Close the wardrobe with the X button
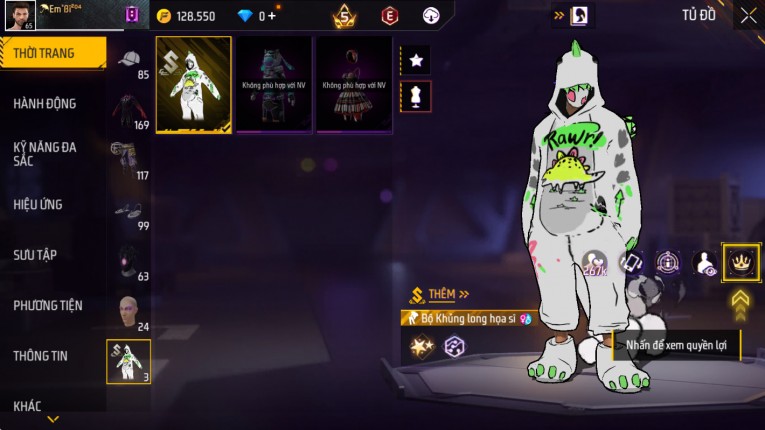The width and height of the screenshot is (765, 430). tap(748, 16)
